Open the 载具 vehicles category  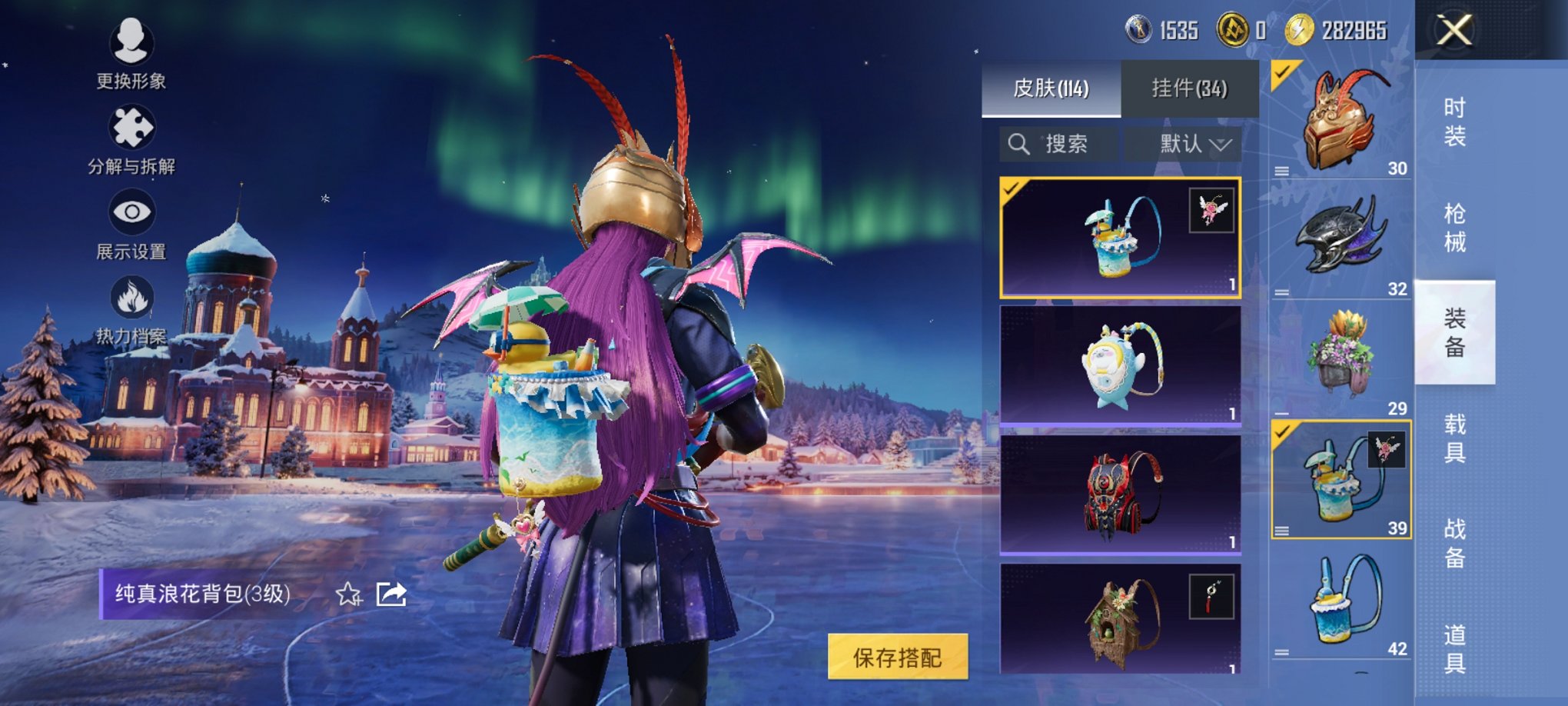[x=1454, y=438]
